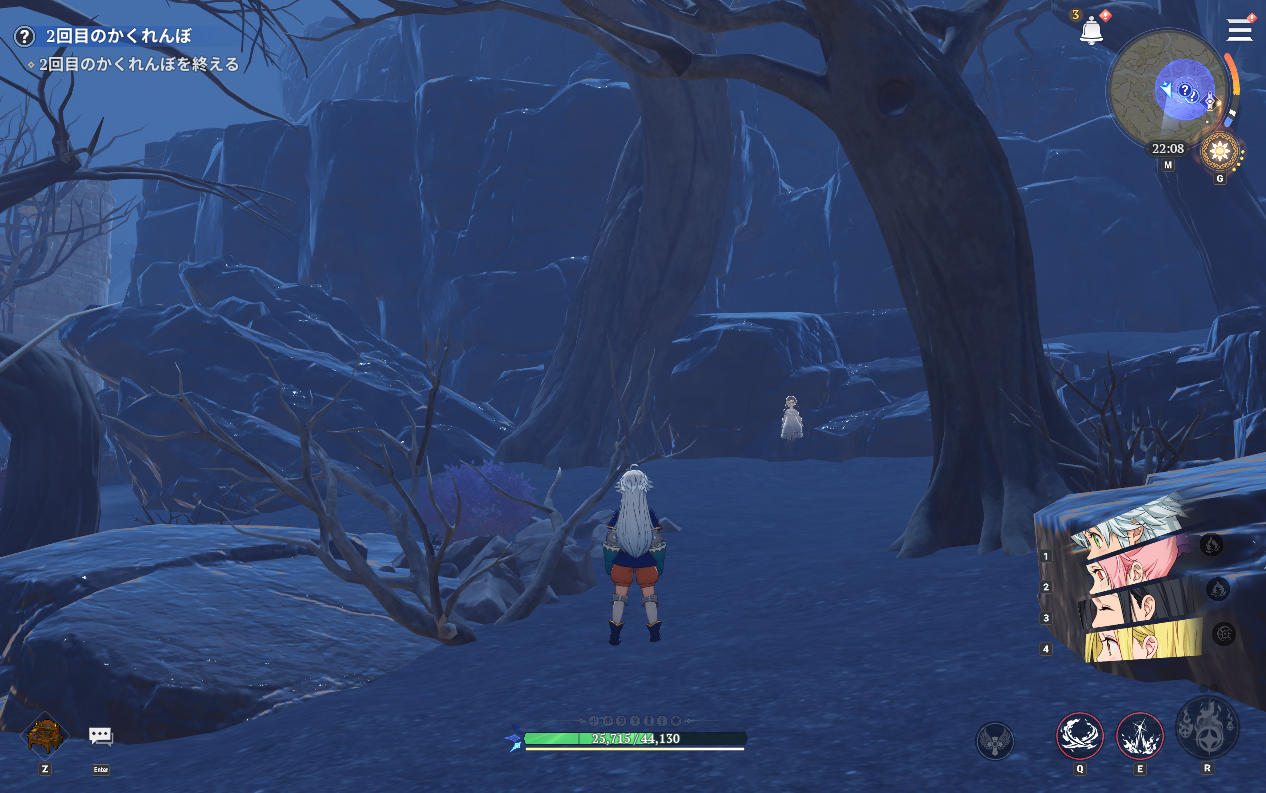Open the chat speech bubble
The image size is (1266, 793).
click(100, 736)
